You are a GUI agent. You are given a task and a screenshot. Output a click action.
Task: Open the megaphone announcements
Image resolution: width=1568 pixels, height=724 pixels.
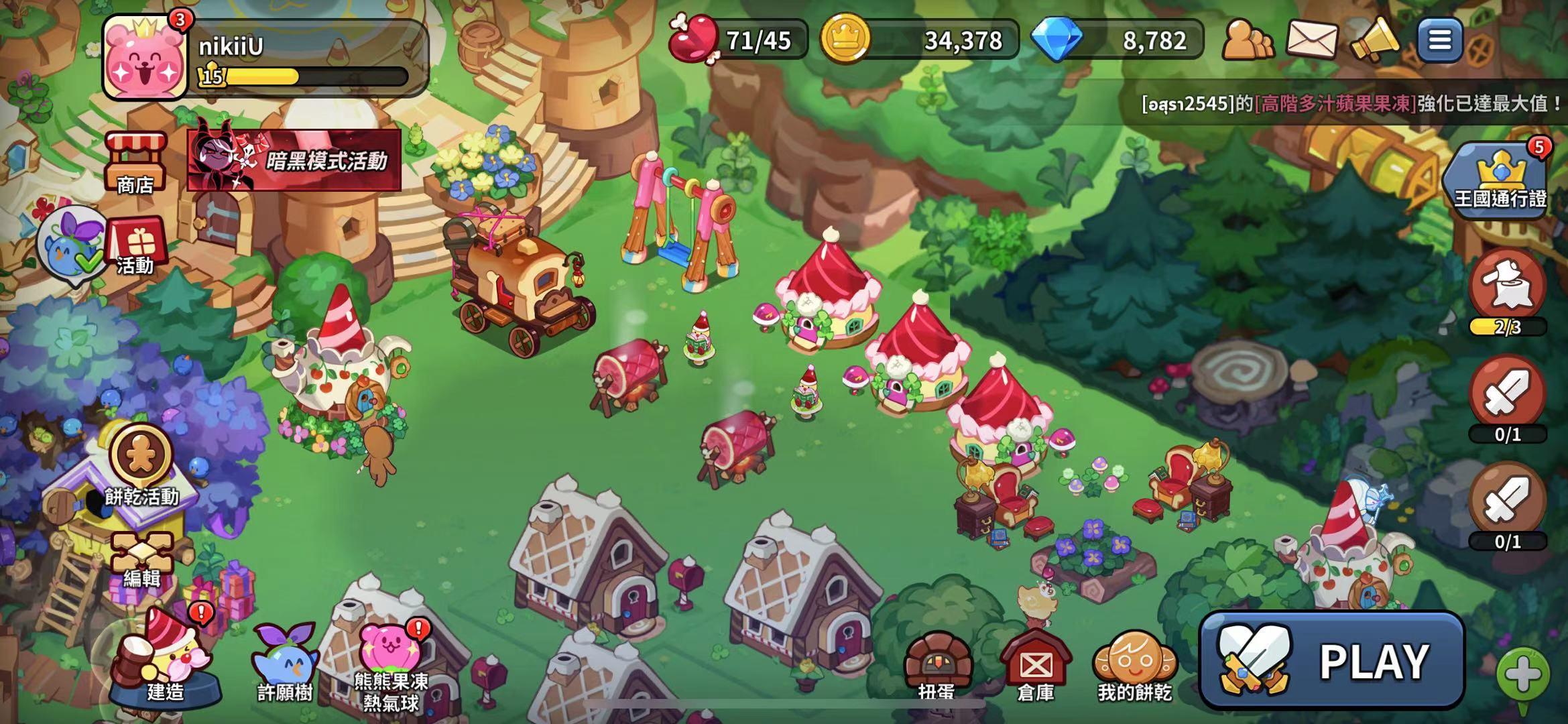coord(1374,40)
